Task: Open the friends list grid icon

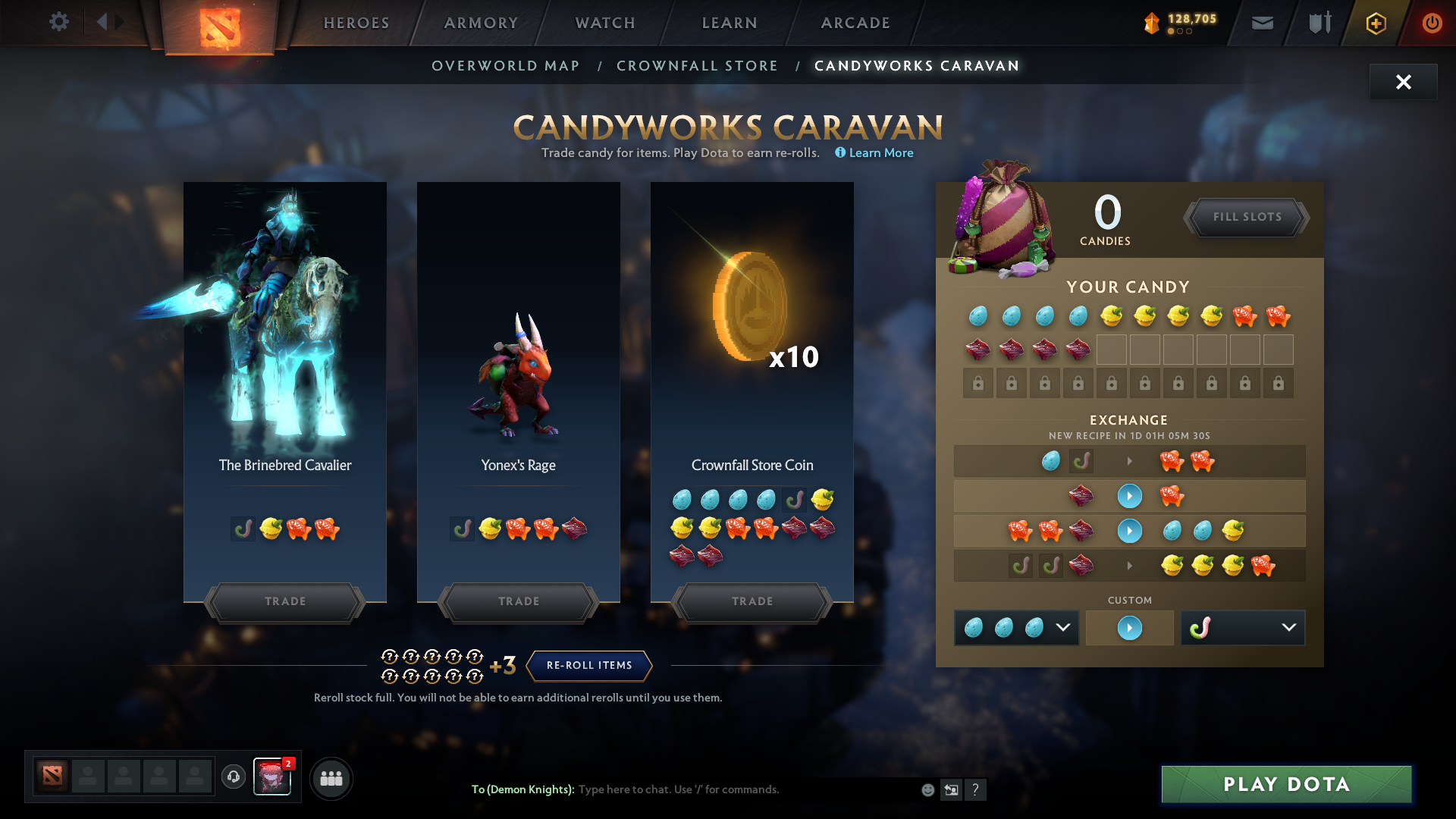Action: coord(331,778)
